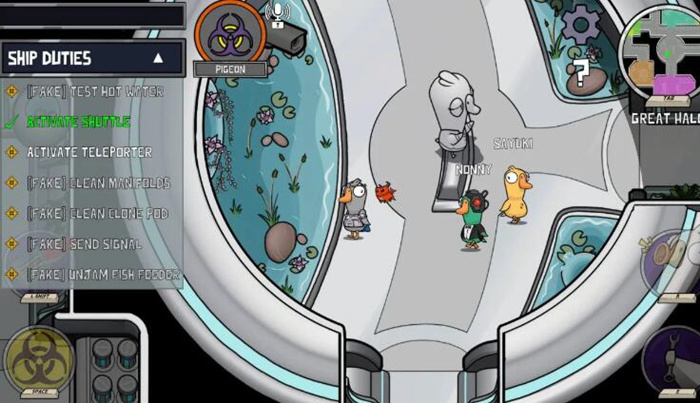Screen dimensions: 700x403
Task: Open the Pigeon role biohazard badge
Action: click(229, 35)
